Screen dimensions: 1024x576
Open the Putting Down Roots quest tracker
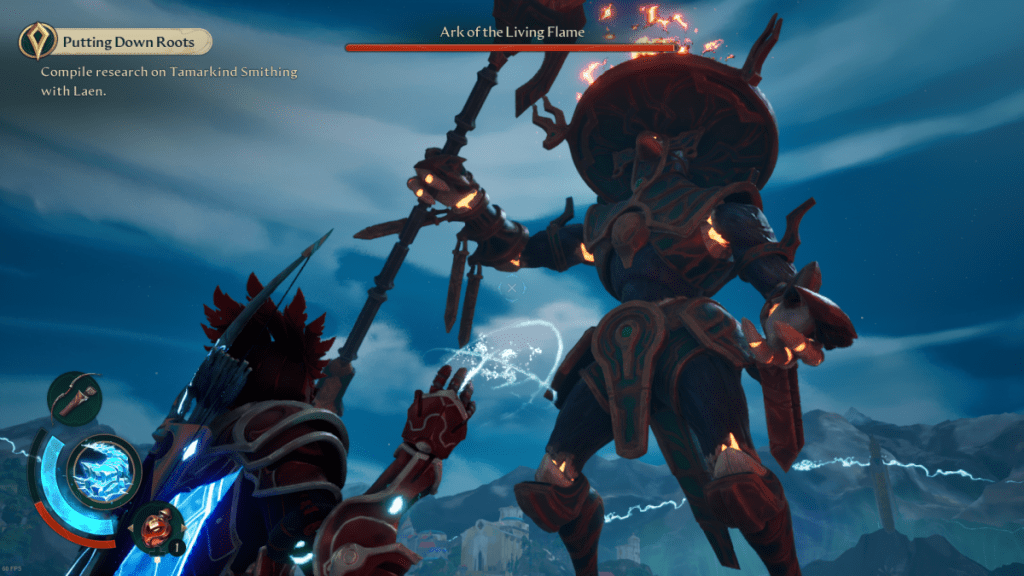(x=134, y=42)
